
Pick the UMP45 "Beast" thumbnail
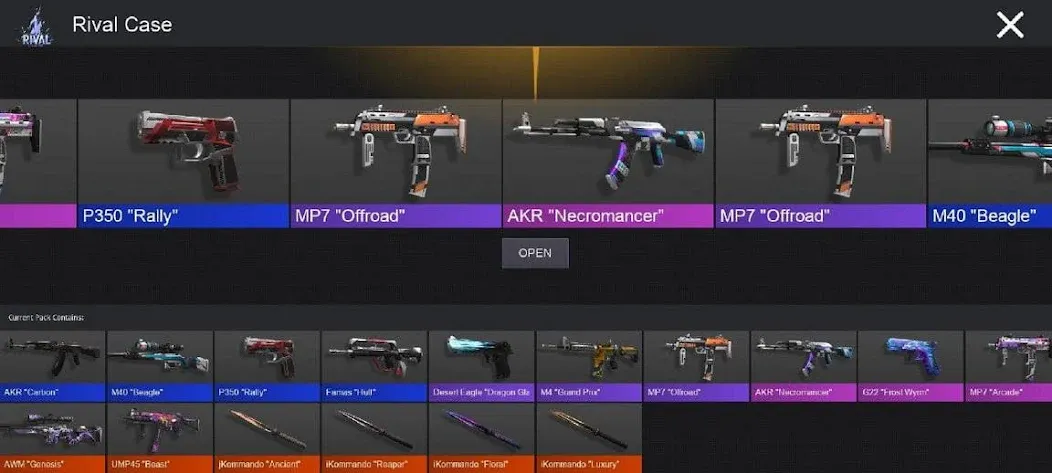160,436
